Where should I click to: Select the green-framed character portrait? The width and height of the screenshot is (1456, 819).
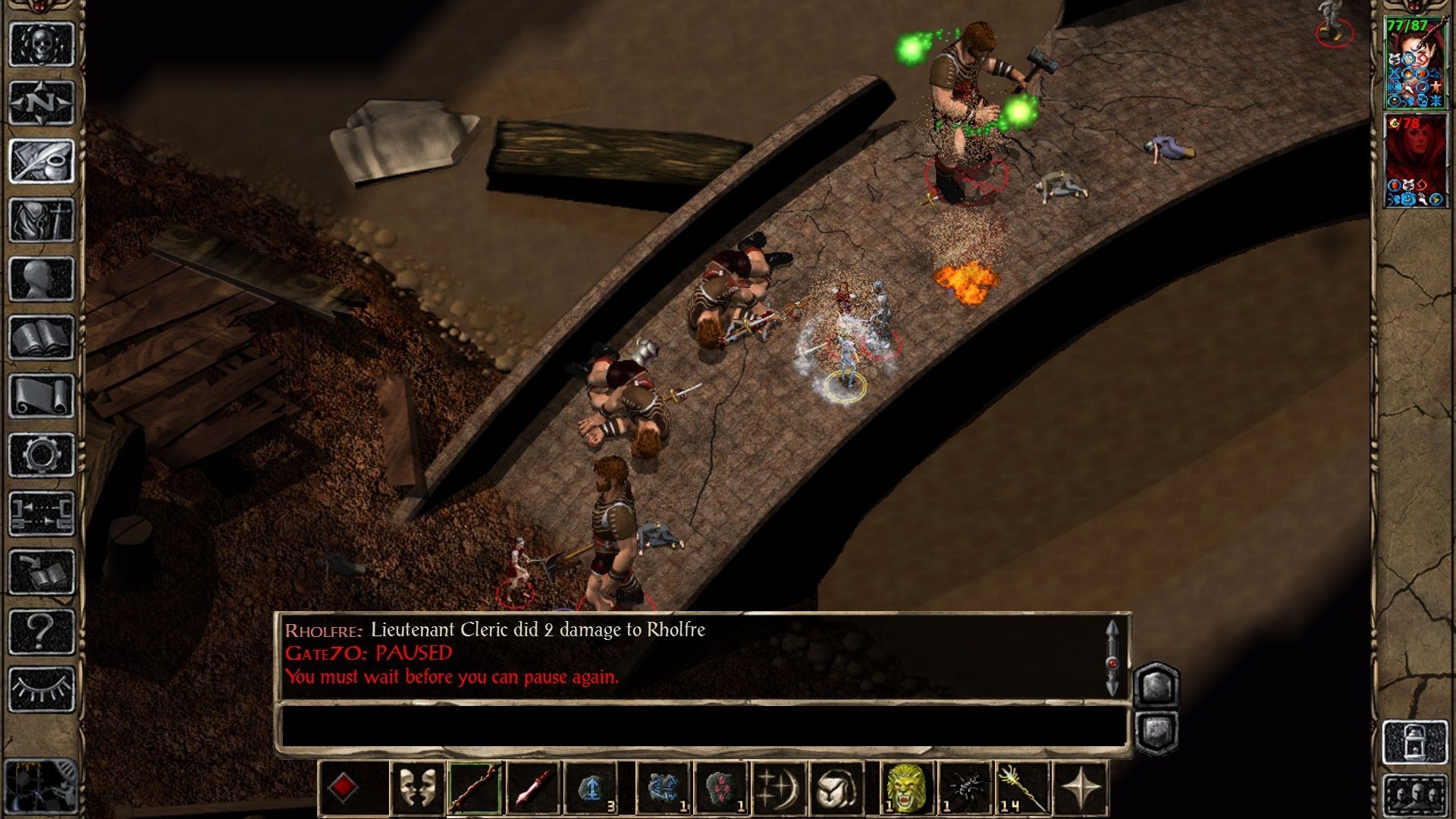[x=1415, y=64]
